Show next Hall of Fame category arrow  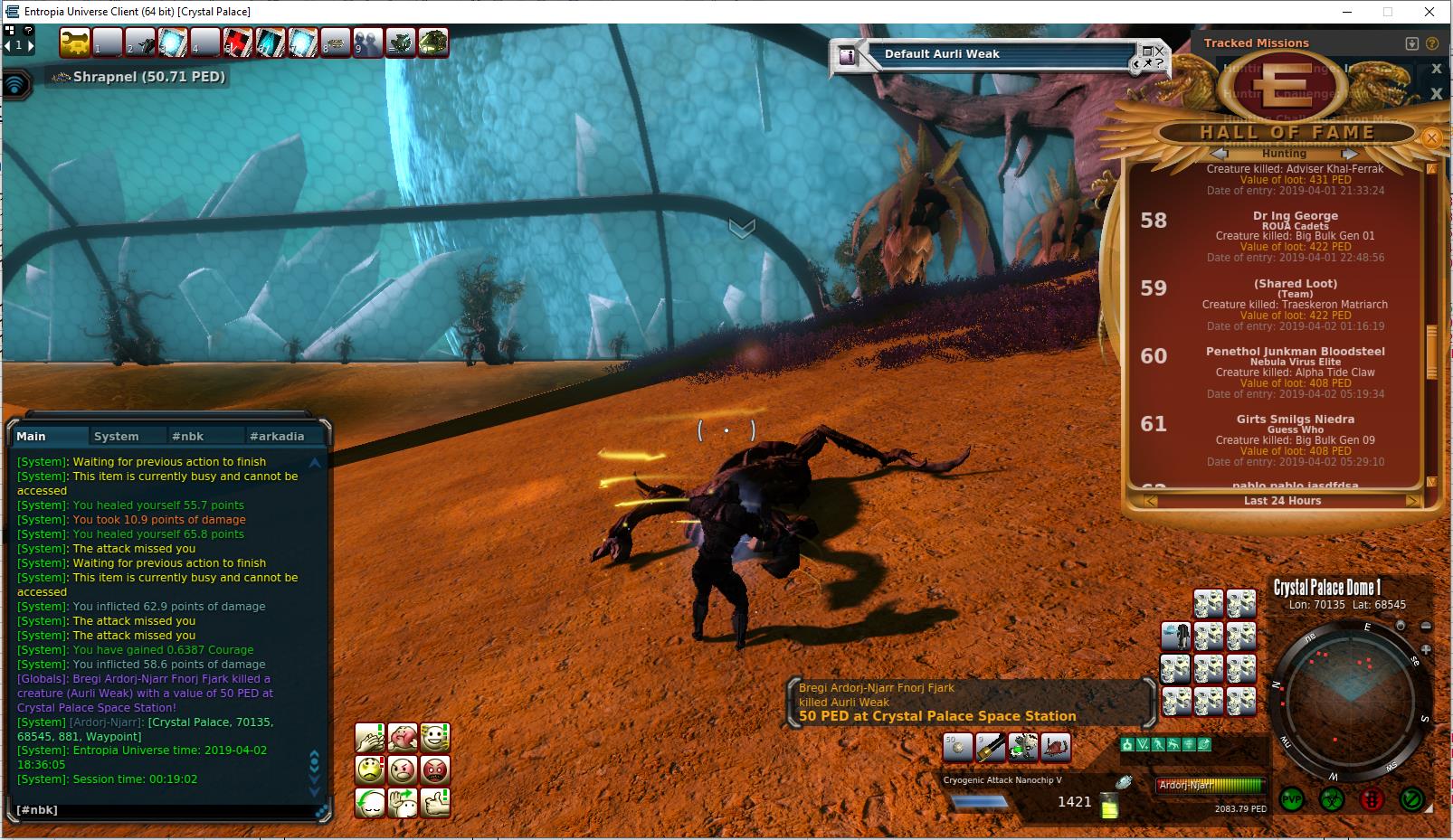(1350, 154)
